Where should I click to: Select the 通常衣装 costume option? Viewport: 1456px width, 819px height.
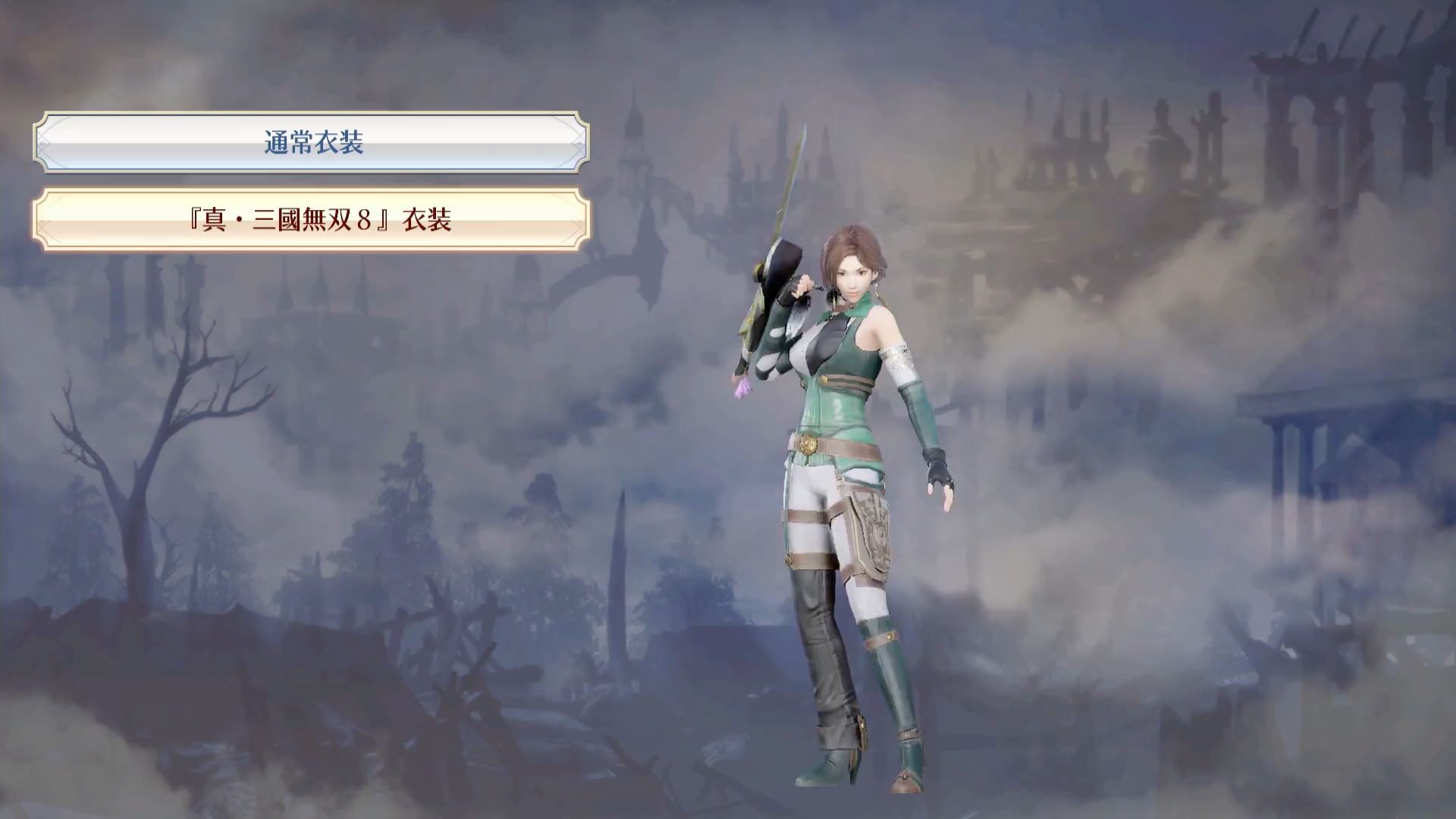[x=312, y=143]
